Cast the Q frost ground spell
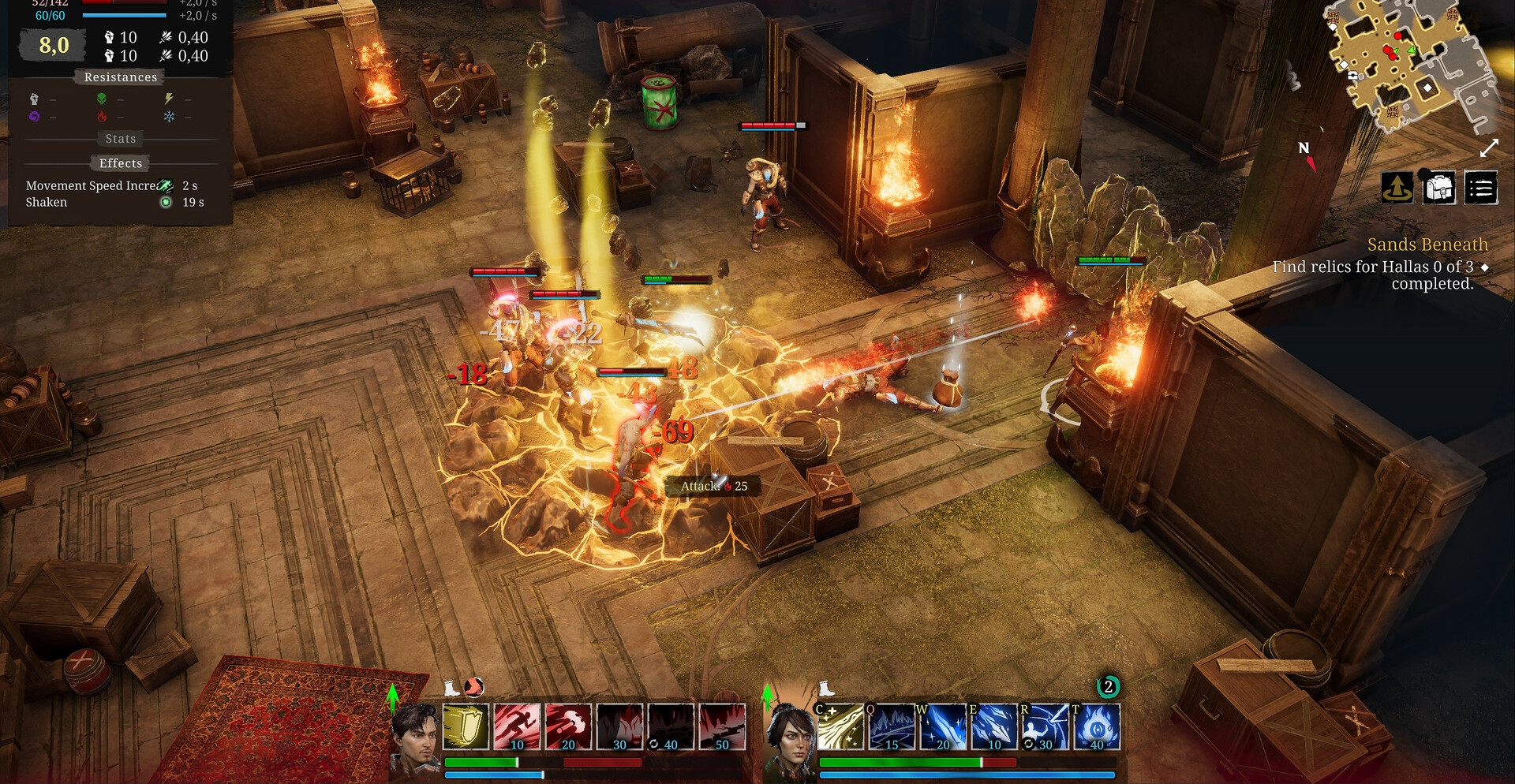 892,726
